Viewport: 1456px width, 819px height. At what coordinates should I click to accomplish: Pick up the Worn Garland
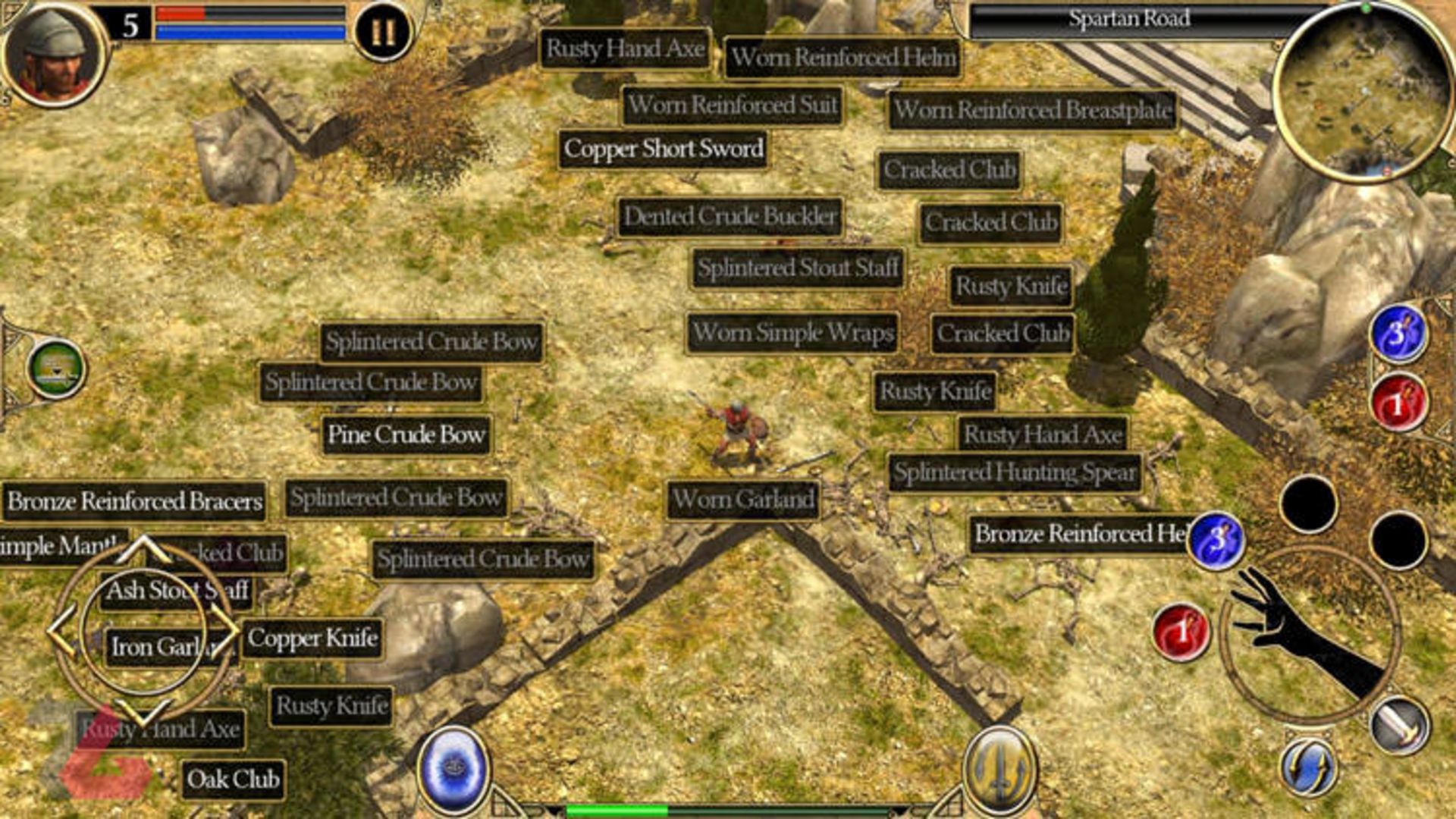click(x=743, y=500)
